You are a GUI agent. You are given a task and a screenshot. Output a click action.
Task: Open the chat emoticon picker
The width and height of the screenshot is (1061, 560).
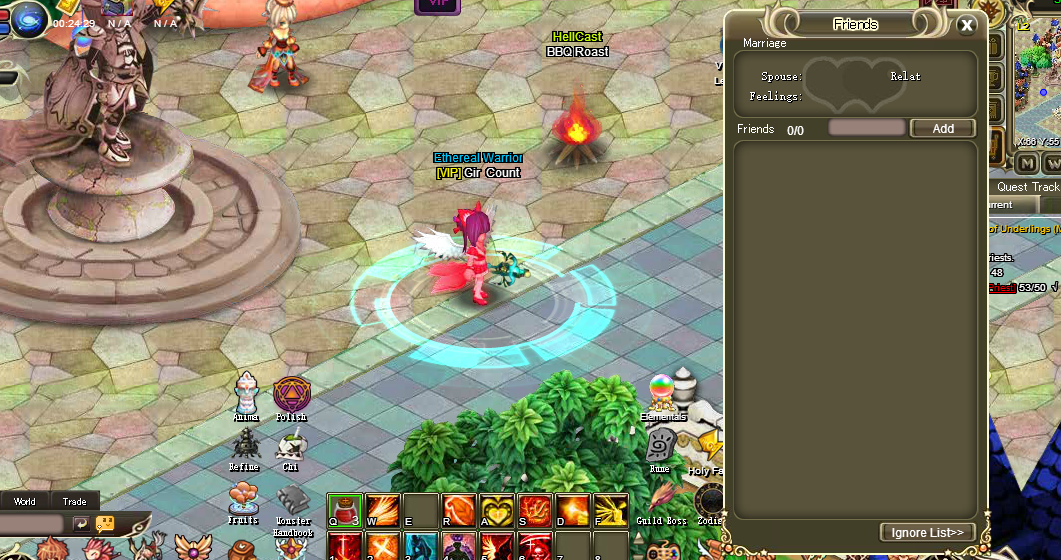[x=105, y=523]
